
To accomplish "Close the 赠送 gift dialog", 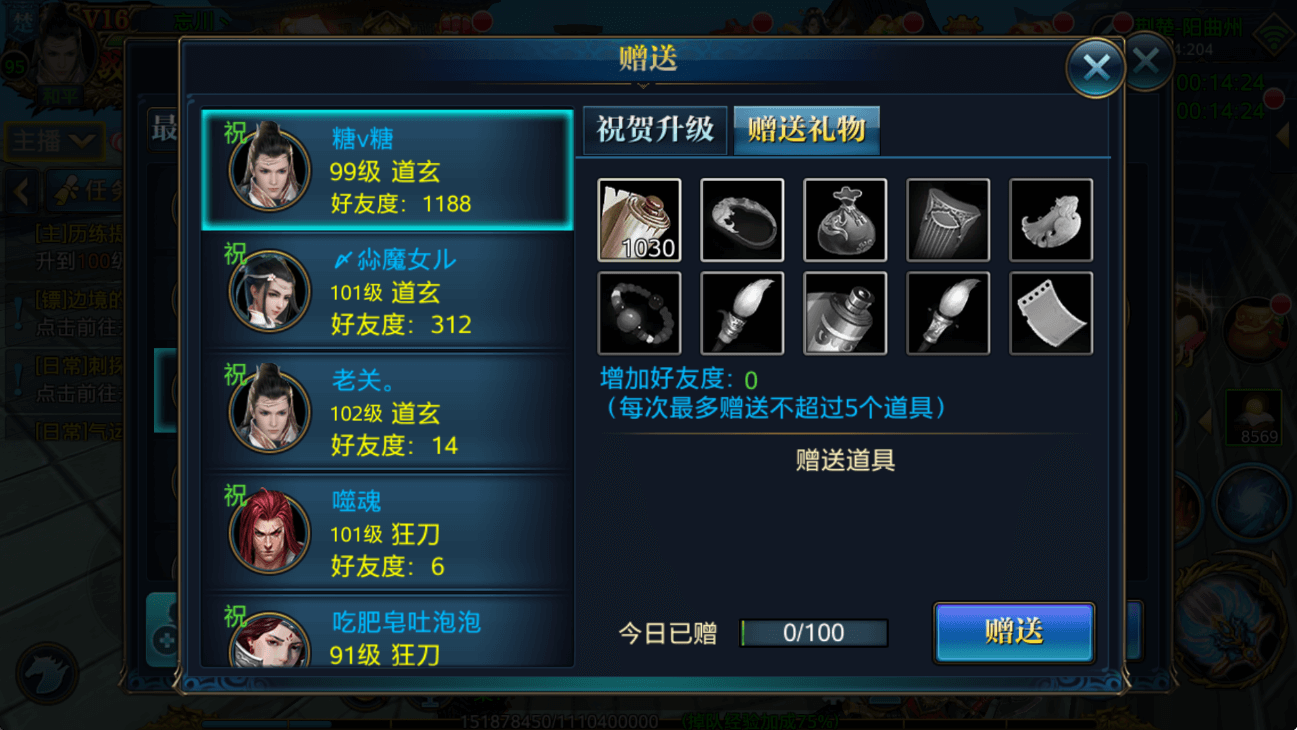I will pos(1095,68).
